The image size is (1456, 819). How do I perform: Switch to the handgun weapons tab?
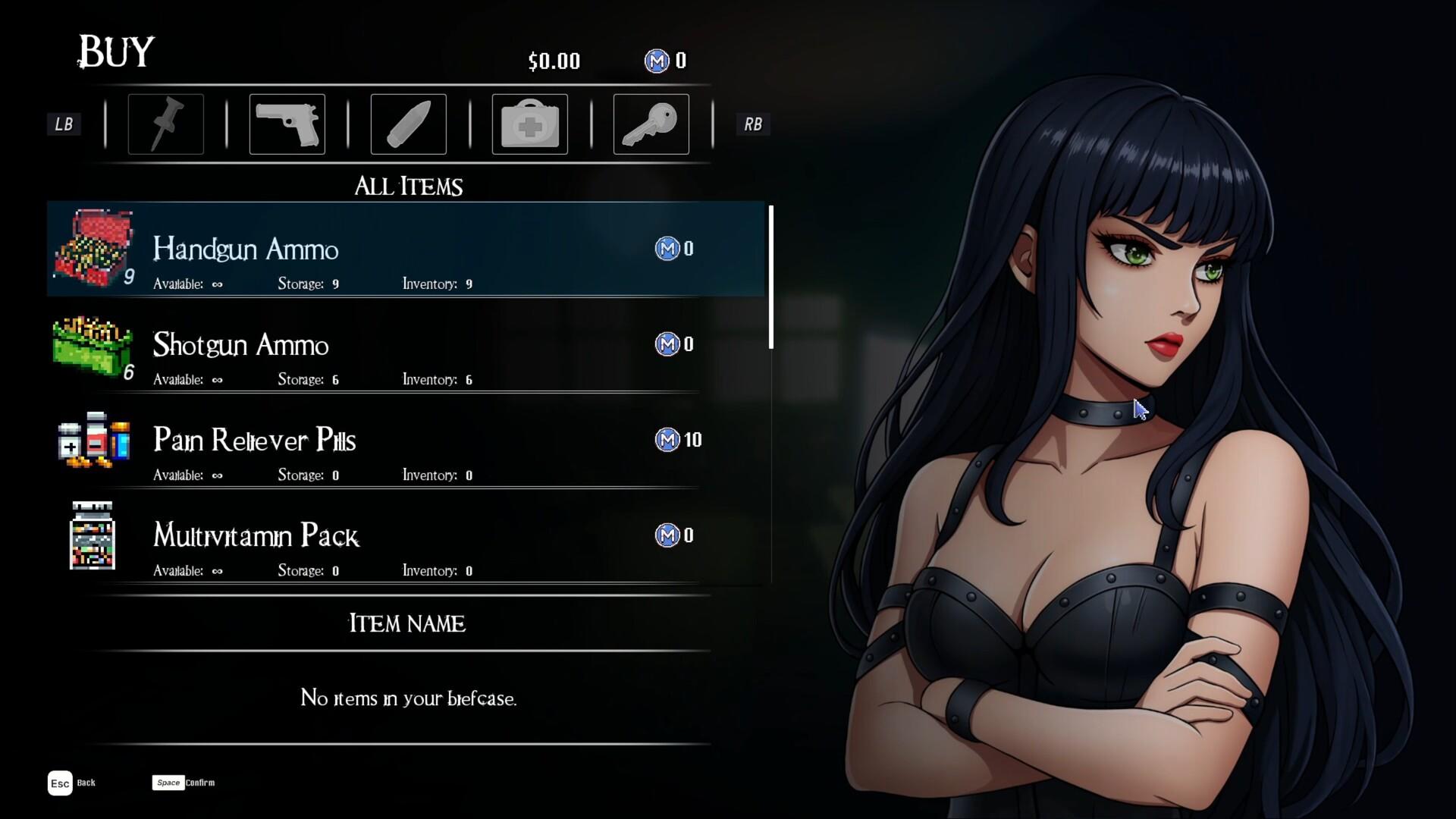tap(287, 124)
